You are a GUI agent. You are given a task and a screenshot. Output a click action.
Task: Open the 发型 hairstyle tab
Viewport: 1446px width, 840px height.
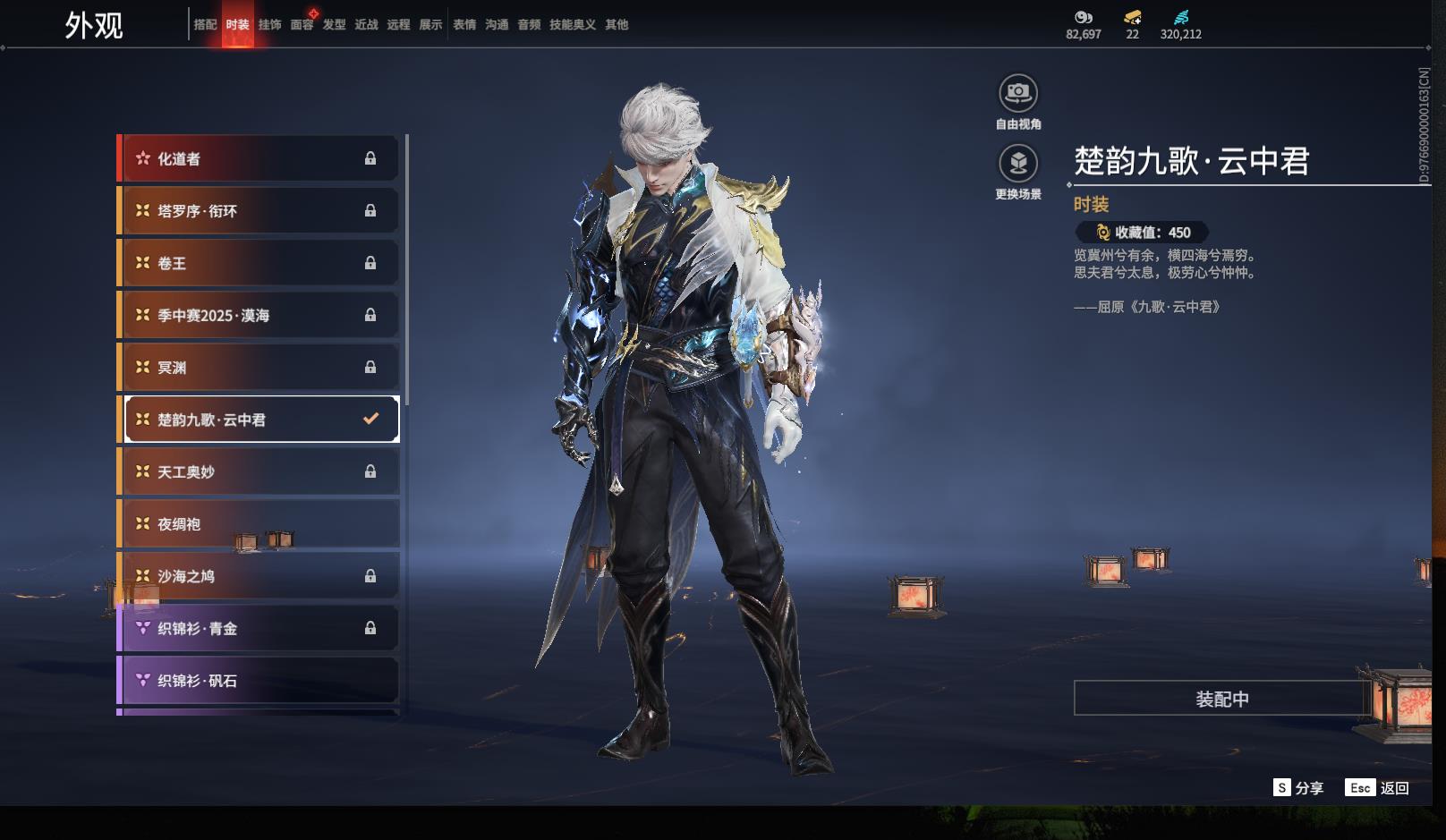[x=334, y=25]
